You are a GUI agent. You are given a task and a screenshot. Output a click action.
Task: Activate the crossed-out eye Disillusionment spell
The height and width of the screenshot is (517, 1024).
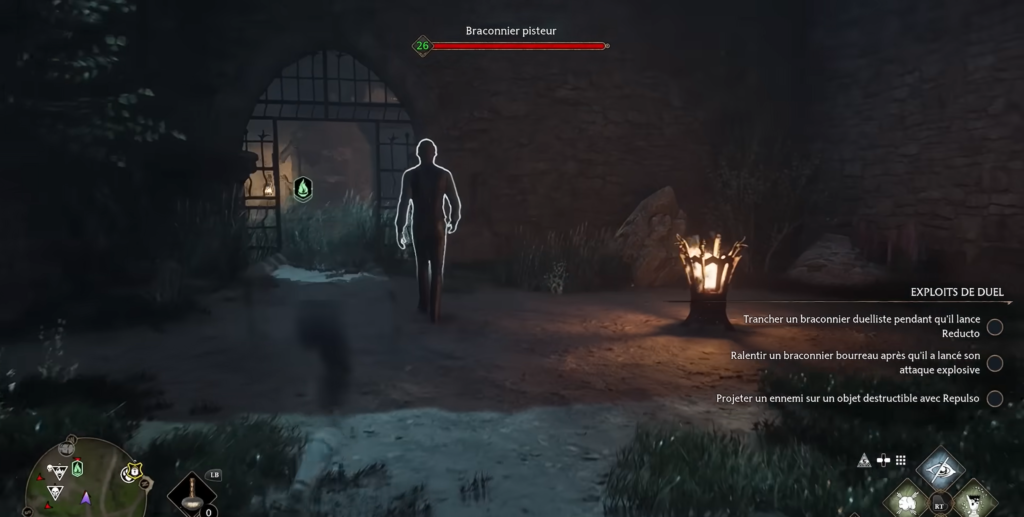(x=941, y=468)
